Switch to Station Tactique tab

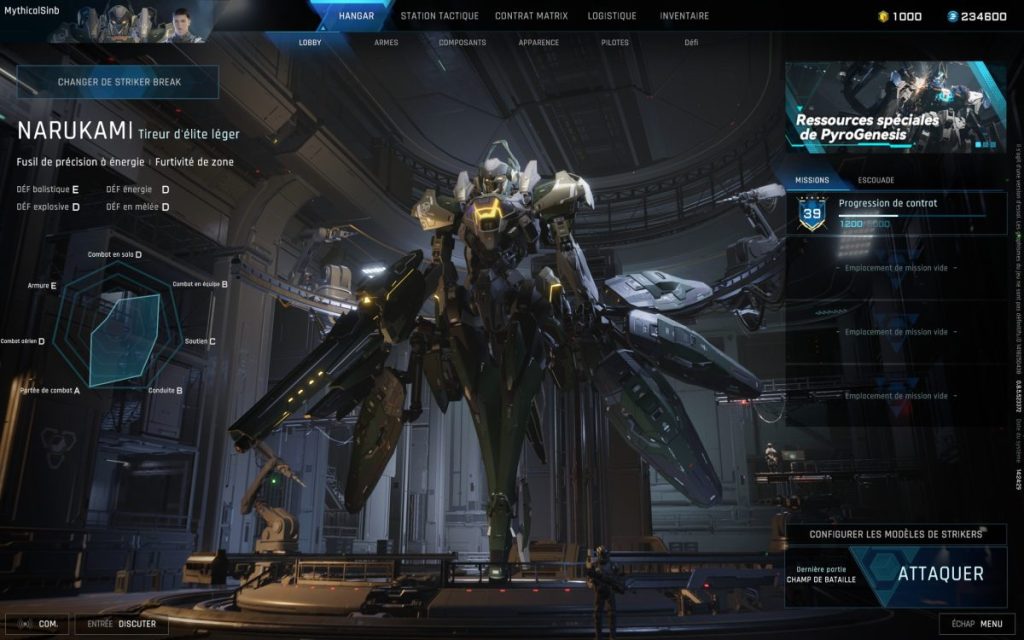pyautogui.click(x=439, y=16)
